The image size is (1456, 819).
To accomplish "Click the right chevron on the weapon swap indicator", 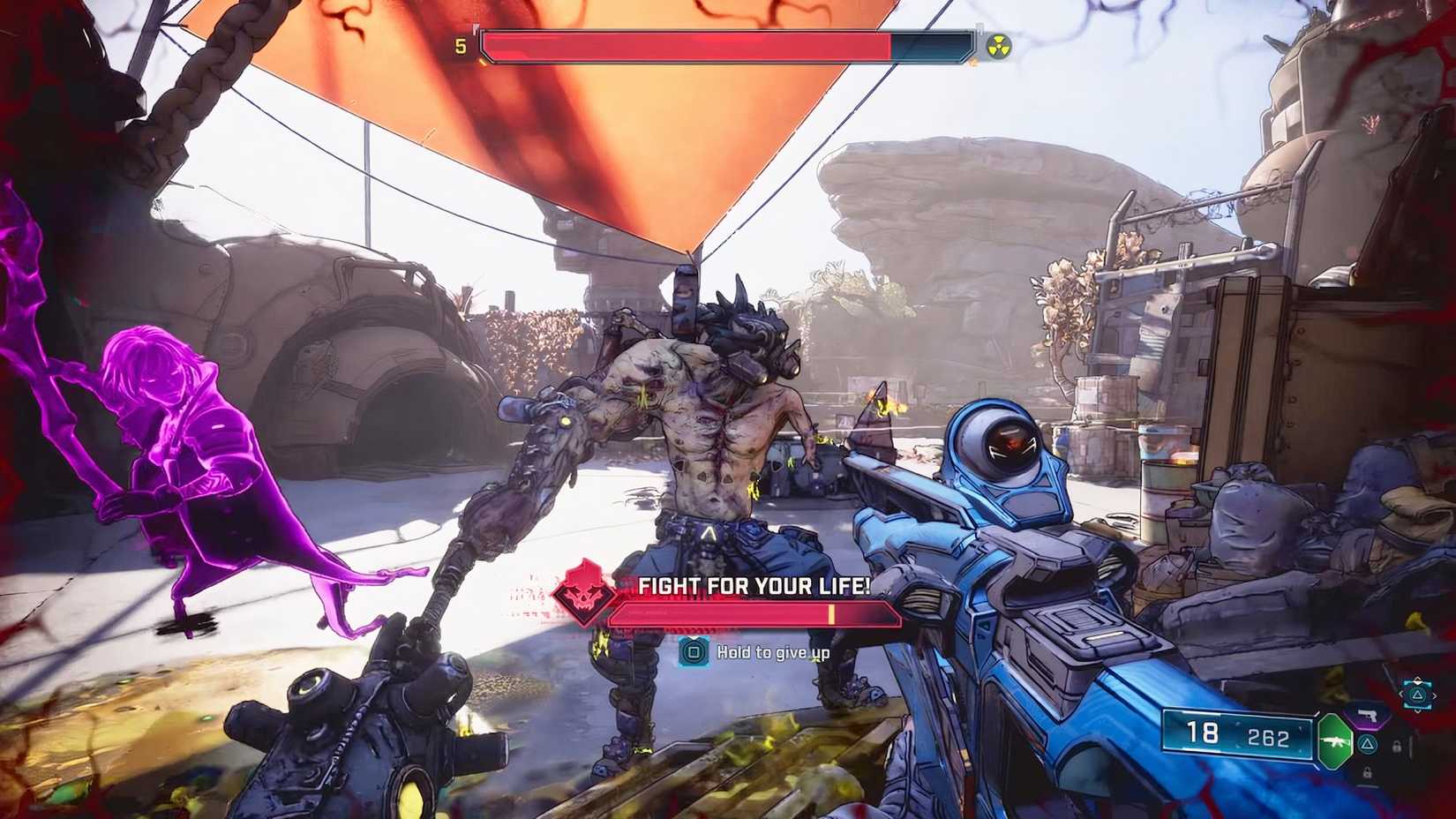I will tap(1433, 695).
